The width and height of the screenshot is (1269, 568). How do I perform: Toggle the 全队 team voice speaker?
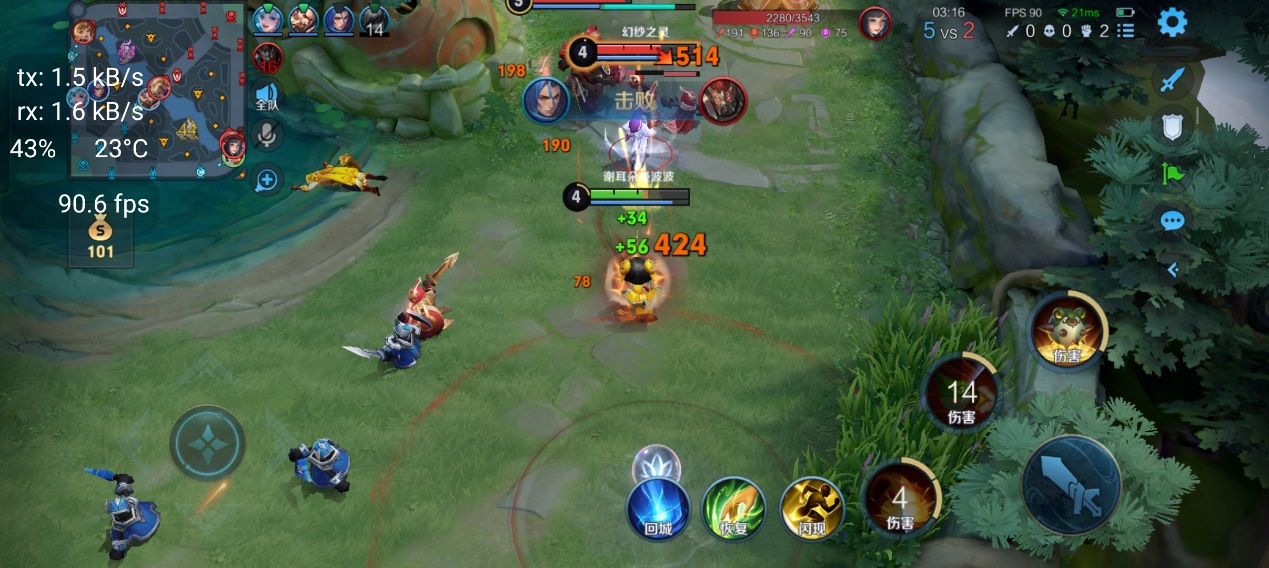(267, 96)
